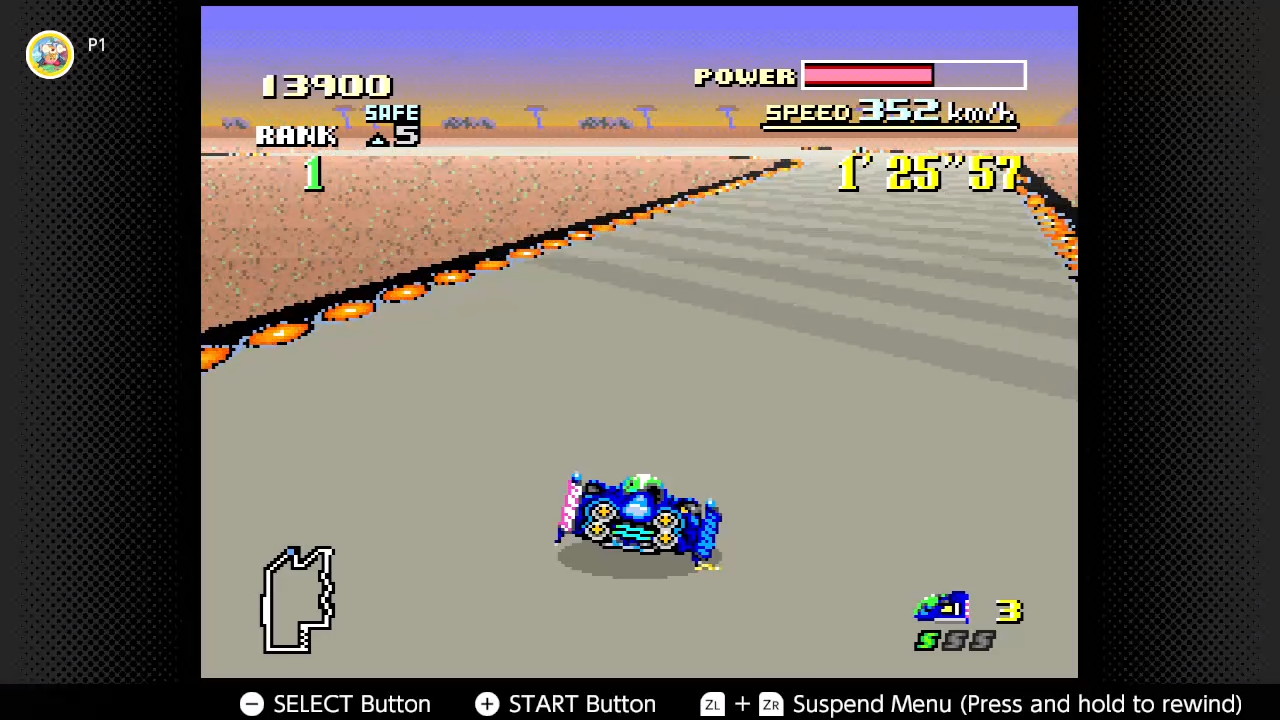The image size is (1280, 720).
Task: Click the SAFE zone indicator icon
Action: [390, 113]
